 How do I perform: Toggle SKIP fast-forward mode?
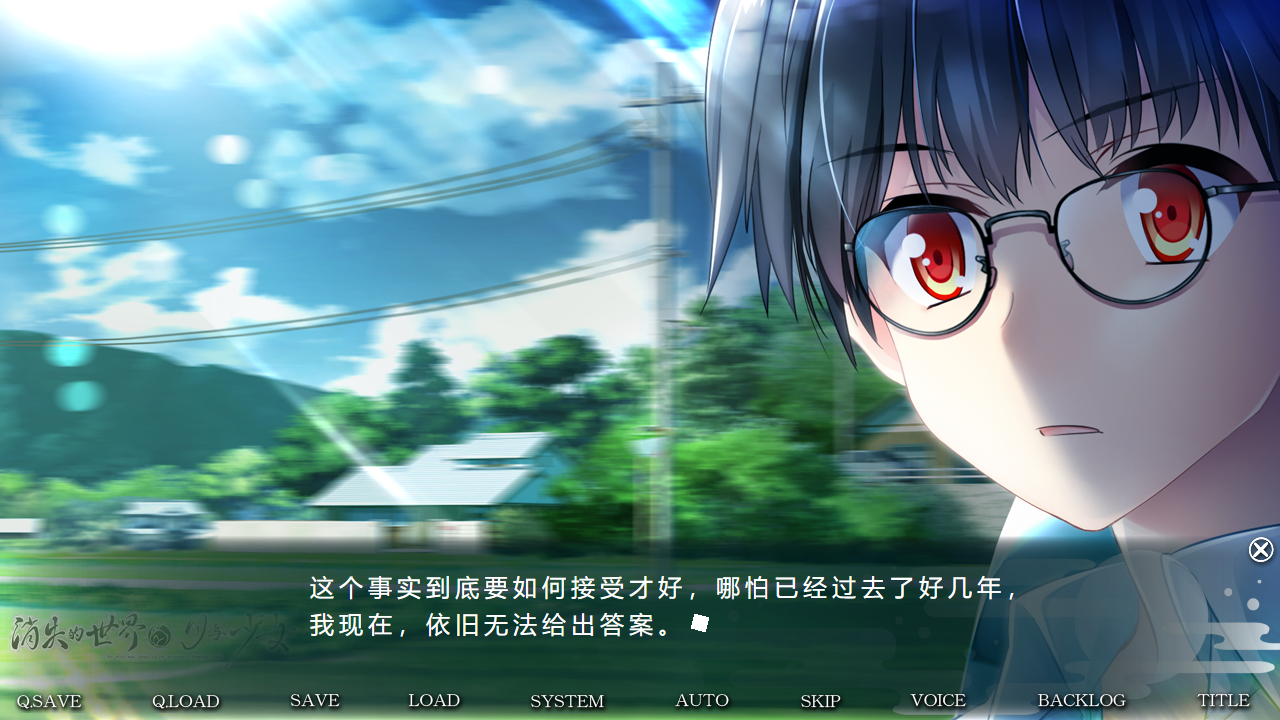pyautogui.click(x=821, y=702)
